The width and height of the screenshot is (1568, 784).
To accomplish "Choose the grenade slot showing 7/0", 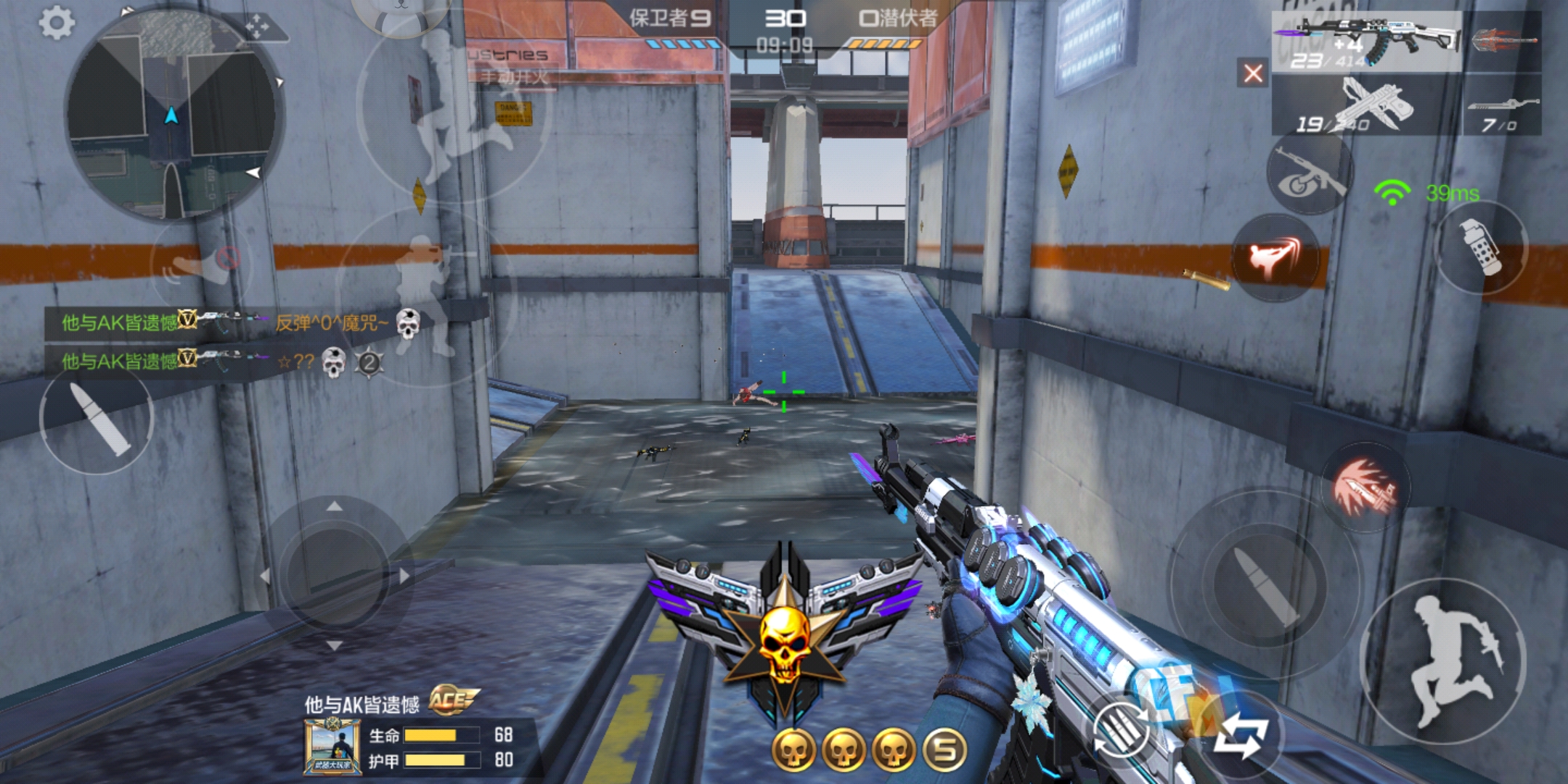I will click(x=1503, y=113).
